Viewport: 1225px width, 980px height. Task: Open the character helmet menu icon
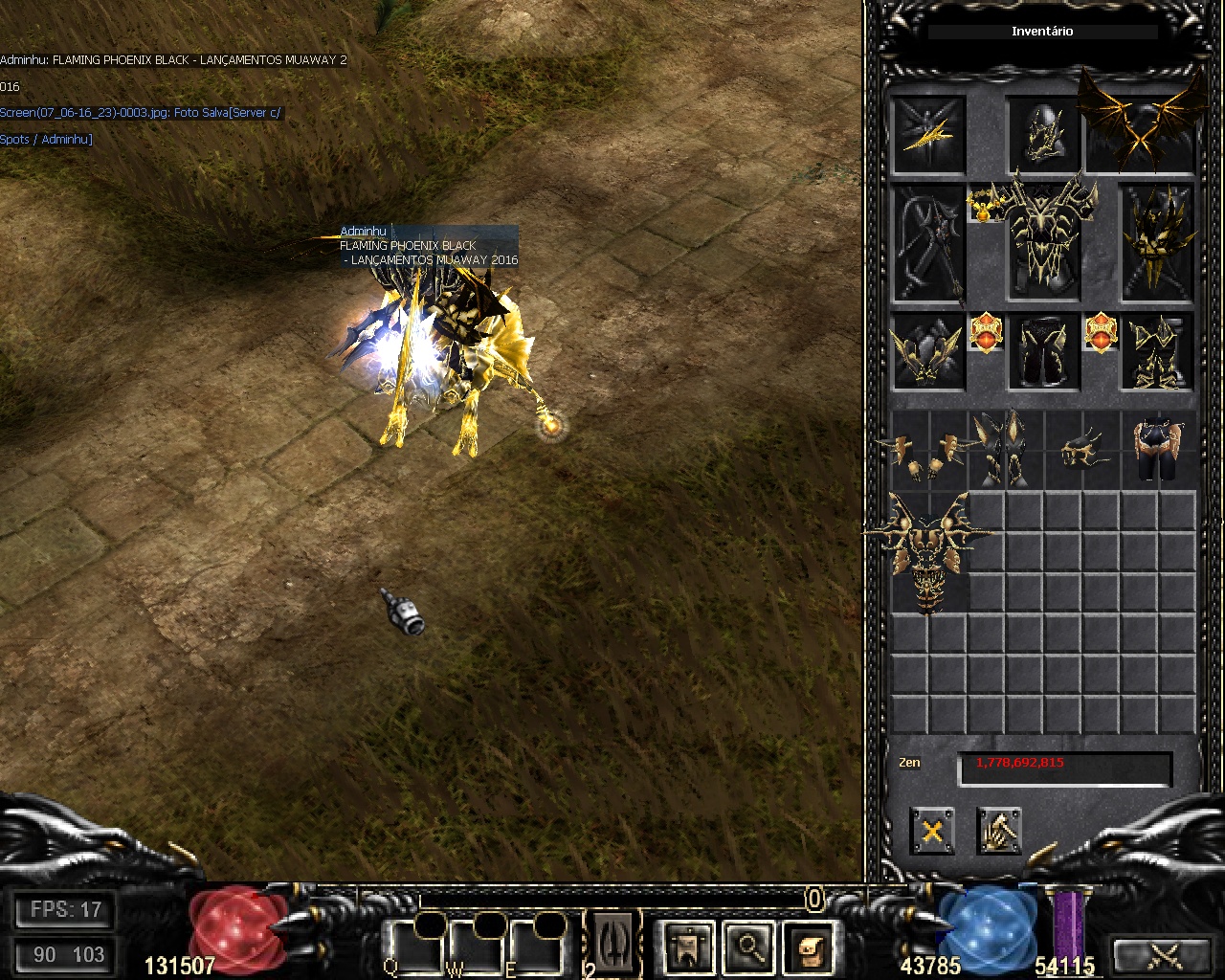pos(690,947)
